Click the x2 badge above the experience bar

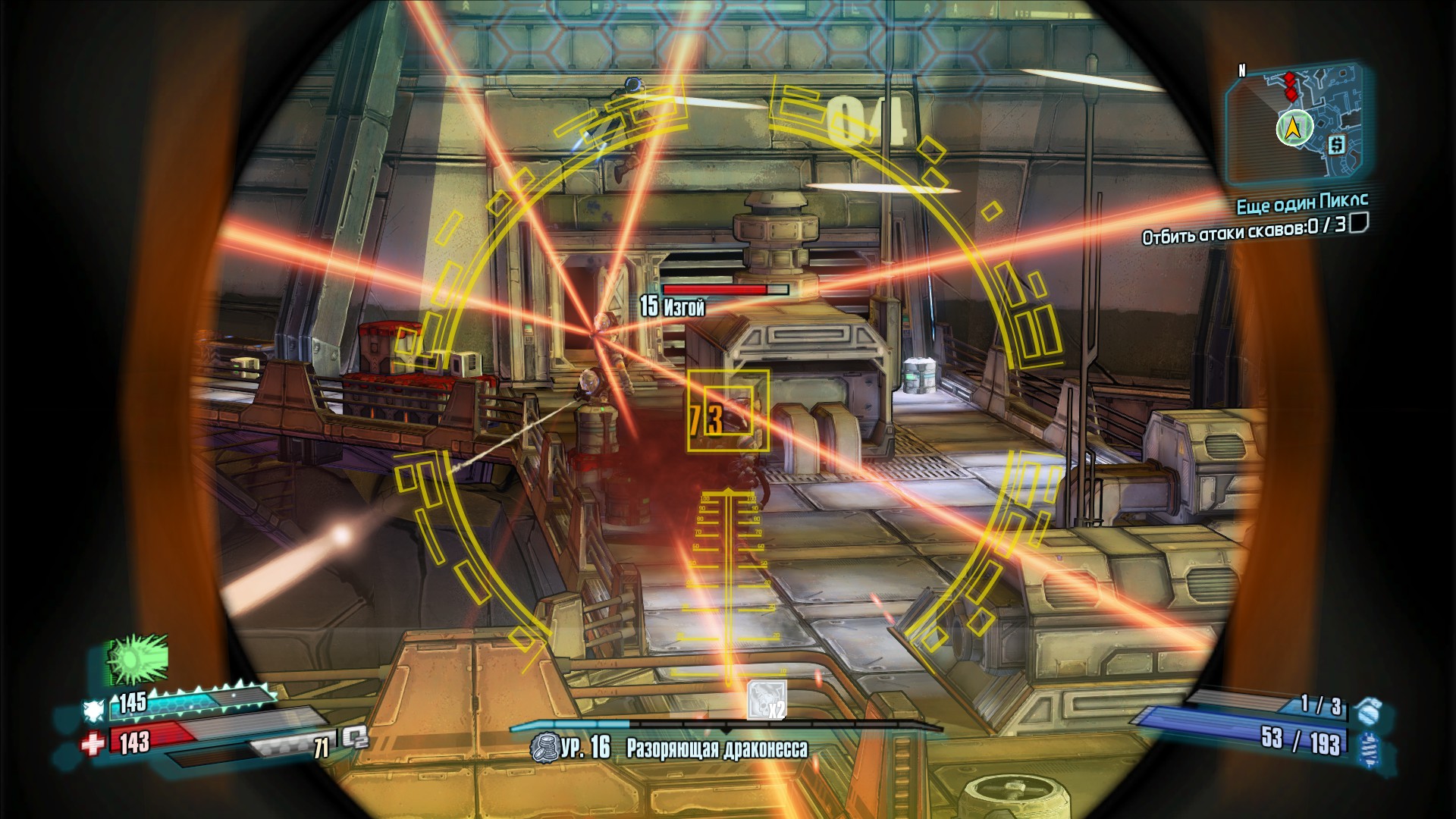[x=766, y=700]
